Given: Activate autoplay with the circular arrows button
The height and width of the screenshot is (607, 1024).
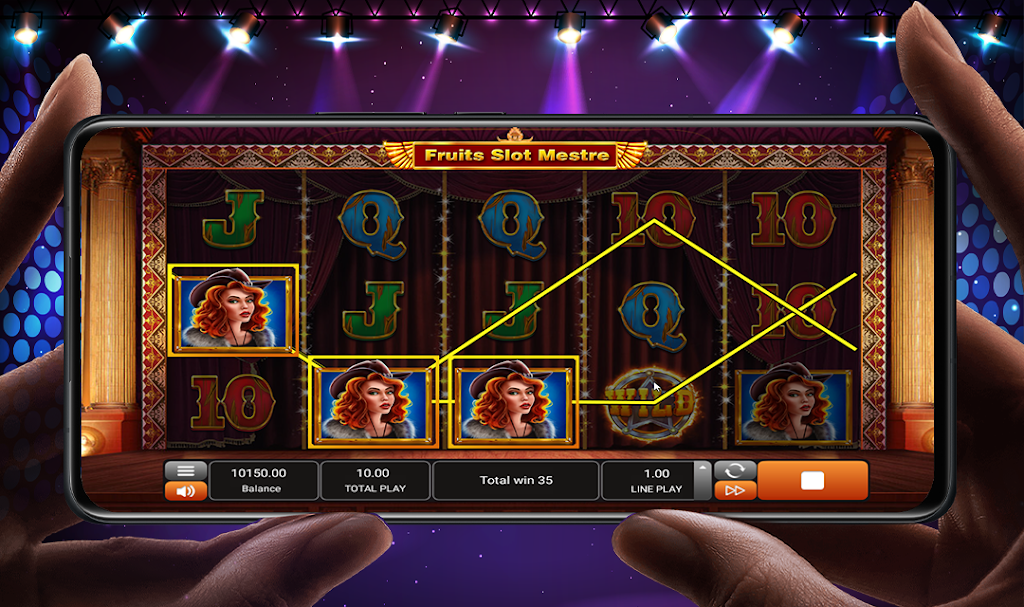Looking at the screenshot, I should [x=734, y=470].
